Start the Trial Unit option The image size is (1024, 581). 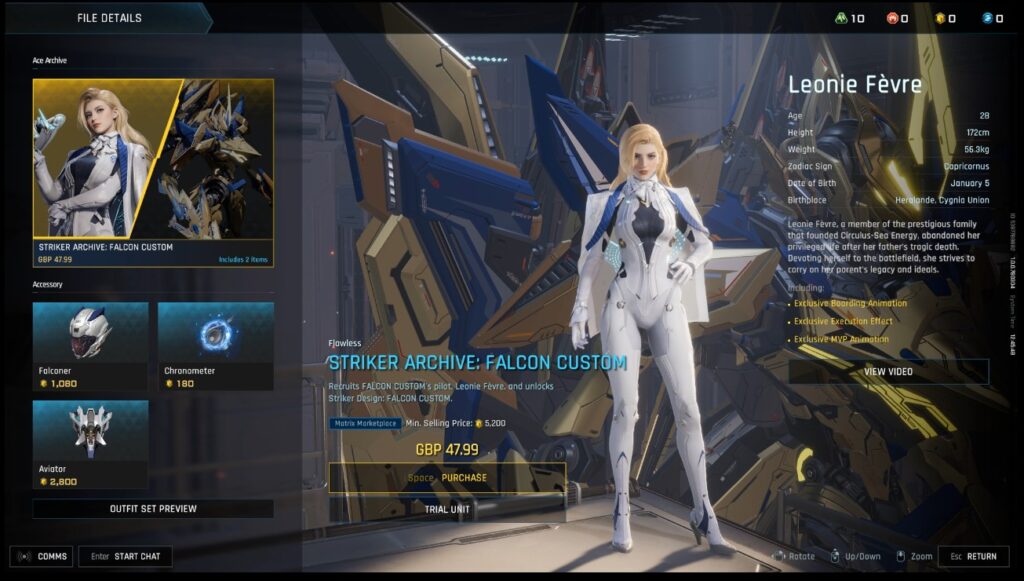click(x=447, y=508)
